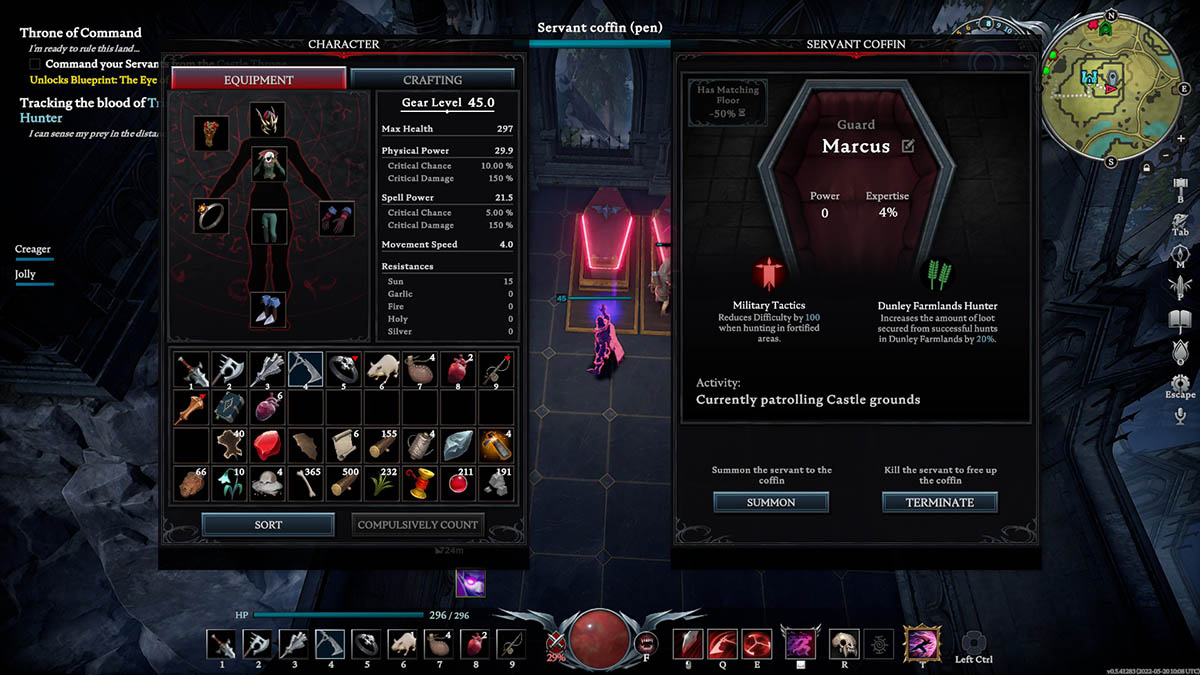The width and height of the screenshot is (1200, 675).
Task: Select the equipped ring slot
Action: pyautogui.click(x=211, y=216)
